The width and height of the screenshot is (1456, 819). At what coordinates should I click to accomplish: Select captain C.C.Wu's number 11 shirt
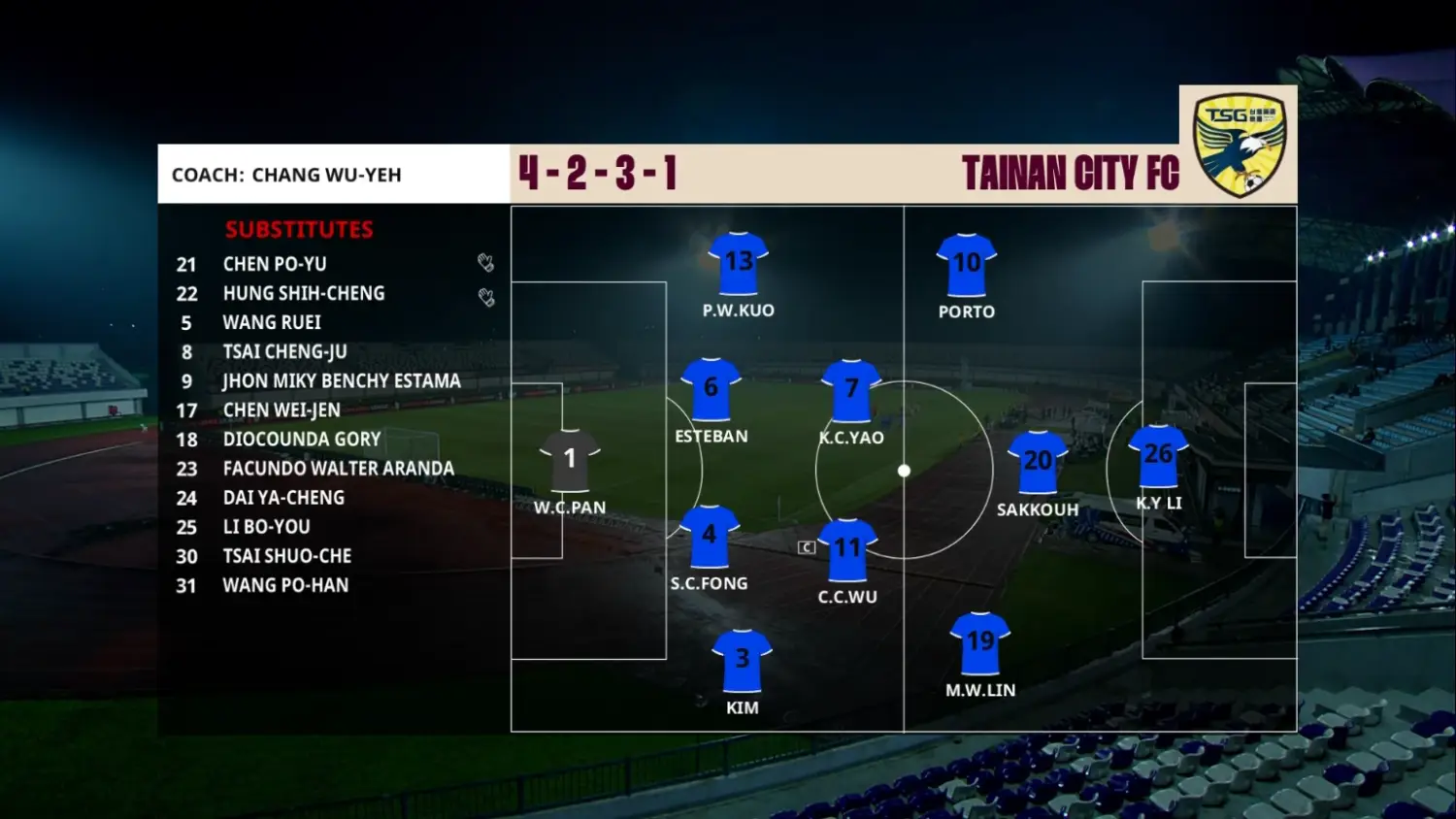click(x=847, y=549)
